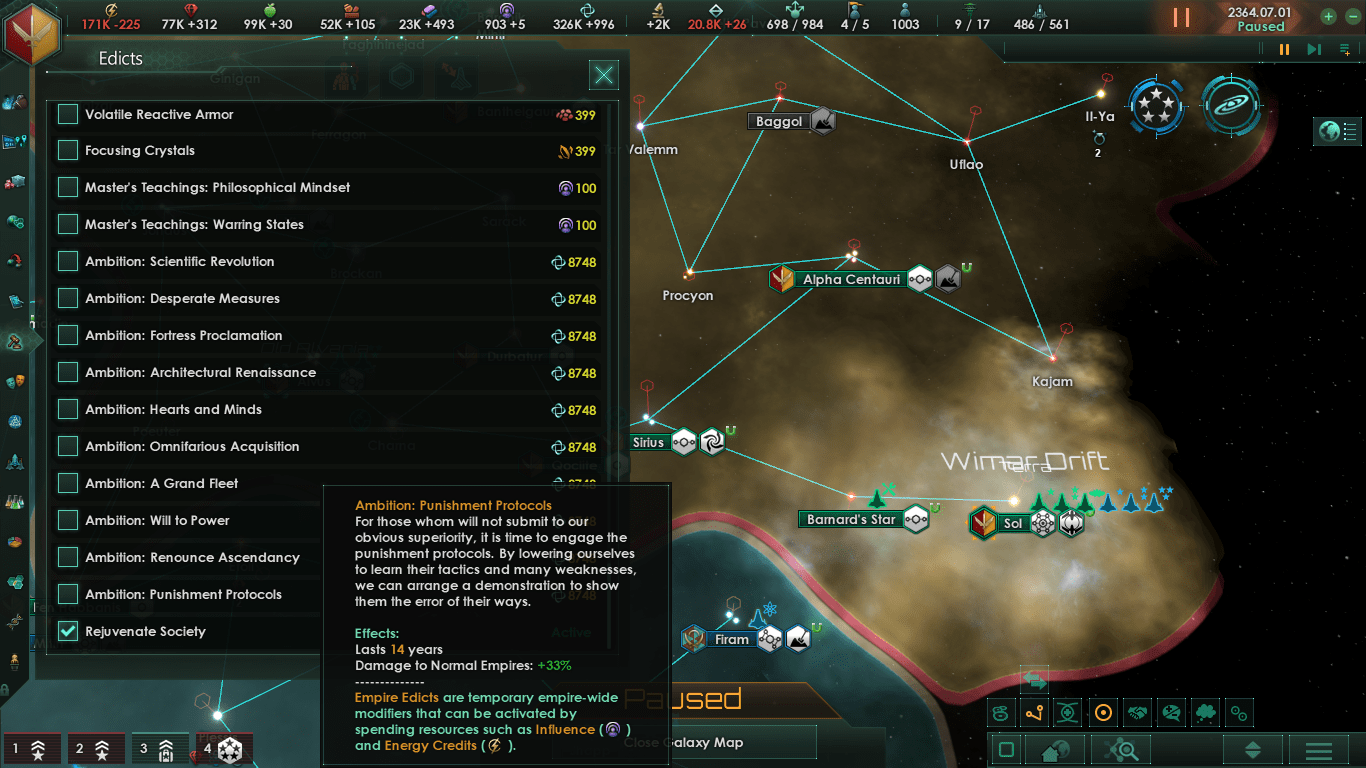
Task: Activate Master's Teachings: Warring States edict
Action: [x=68, y=225]
